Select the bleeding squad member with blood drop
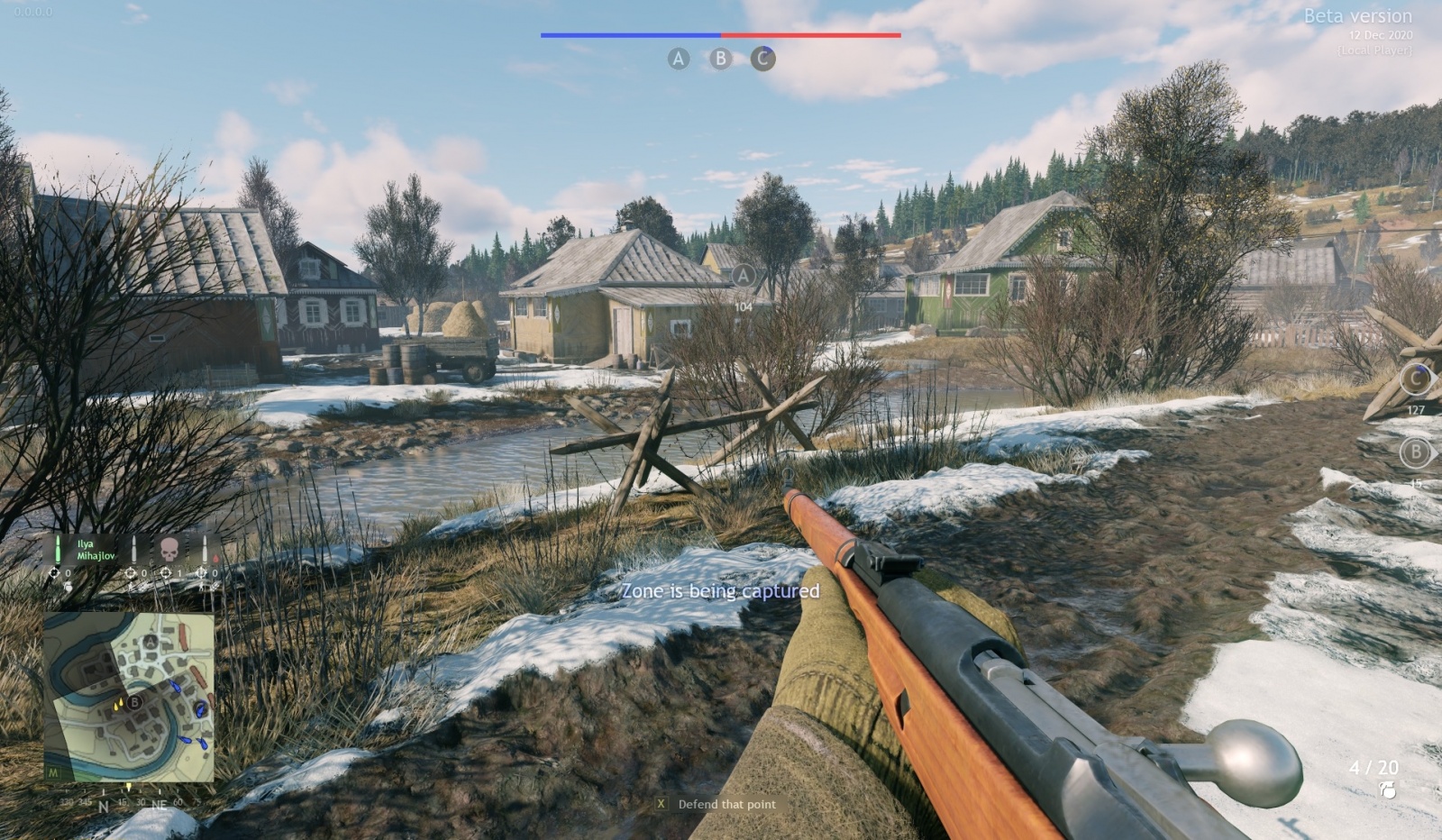 [209, 550]
